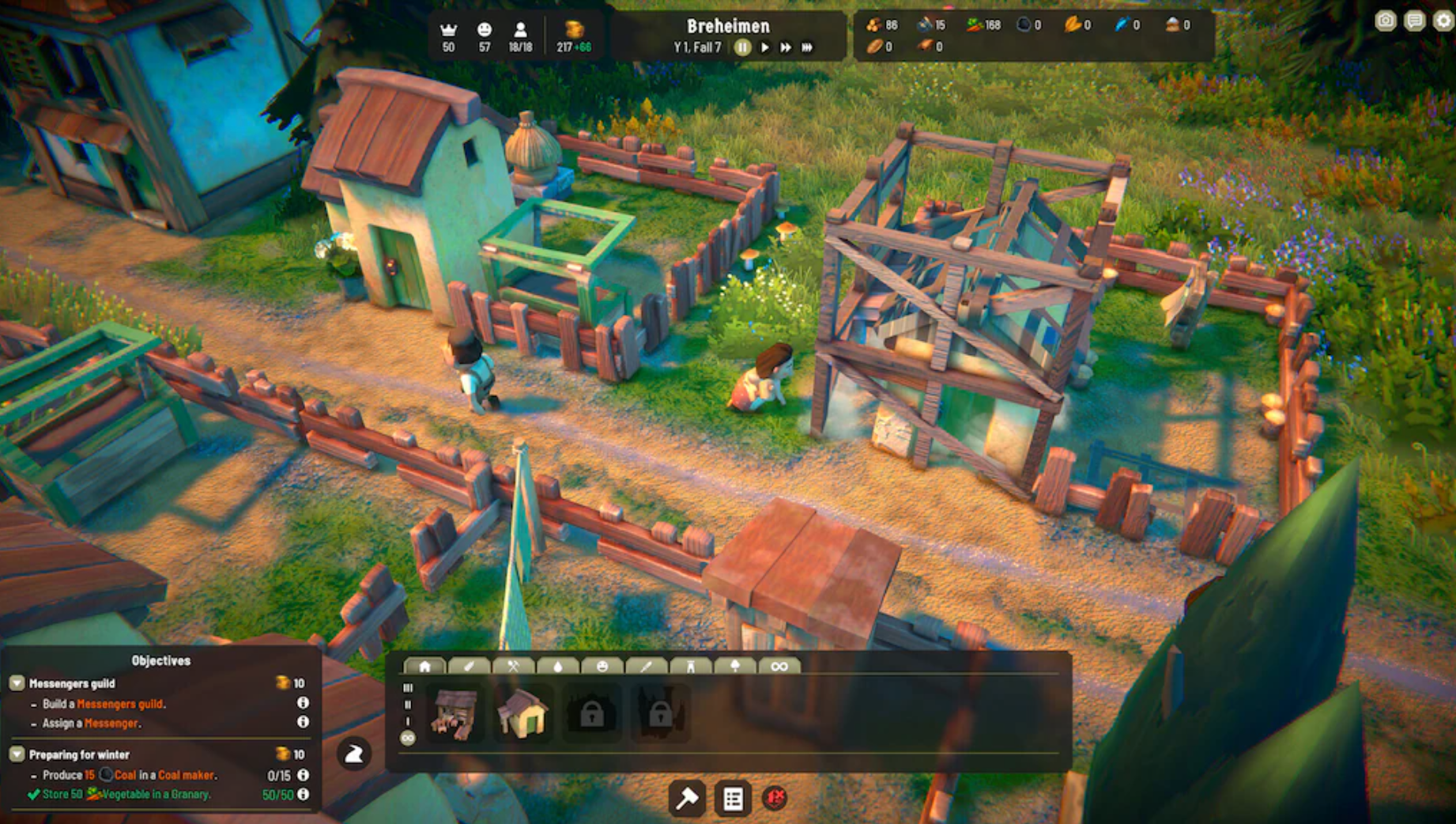
Task: Open the feedback chat bubble icon
Action: (x=1413, y=20)
